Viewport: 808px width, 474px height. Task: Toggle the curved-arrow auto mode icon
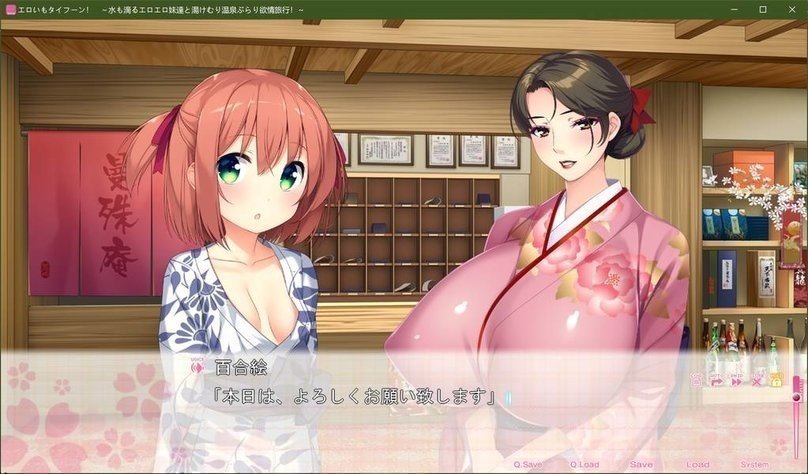[716, 381]
